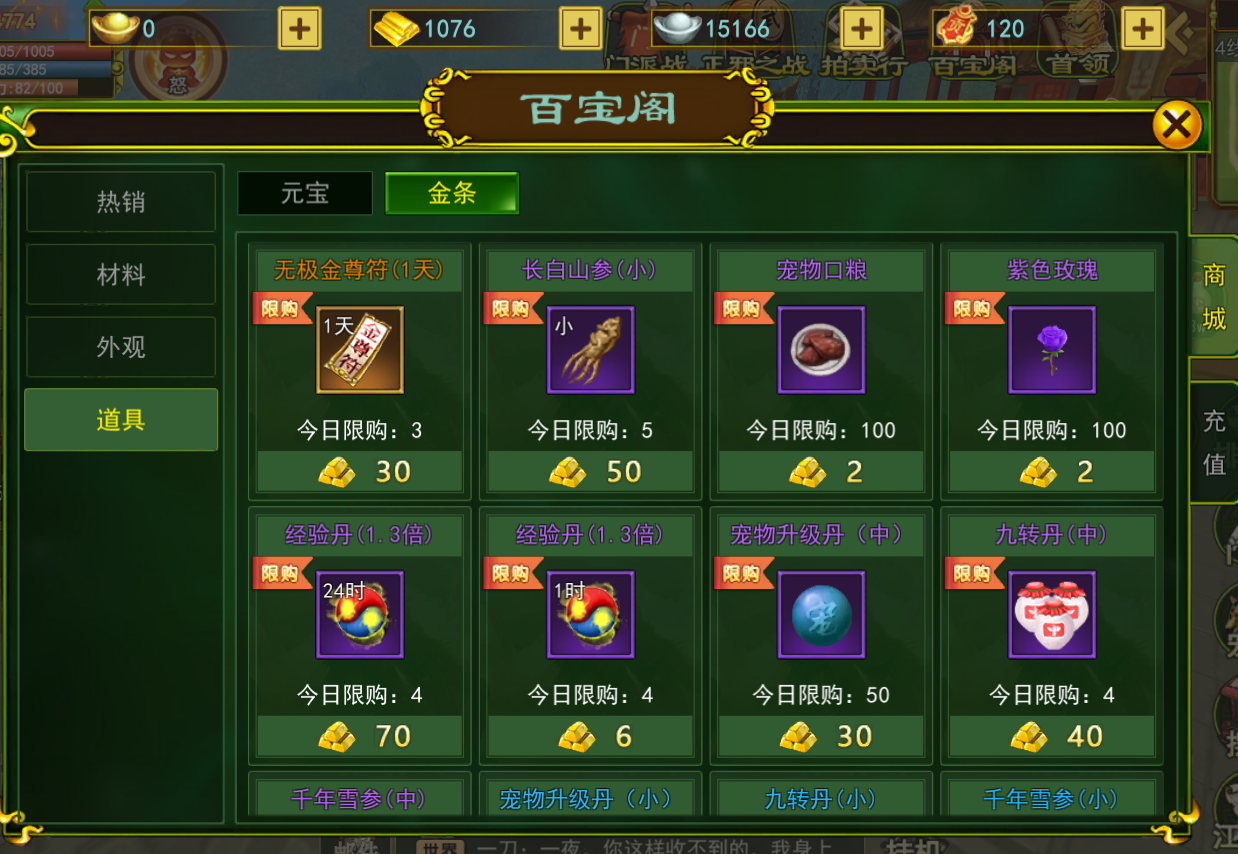Close the 百宝阁 shop window
This screenshot has width=1238, height=854.
click(1176, 126)
